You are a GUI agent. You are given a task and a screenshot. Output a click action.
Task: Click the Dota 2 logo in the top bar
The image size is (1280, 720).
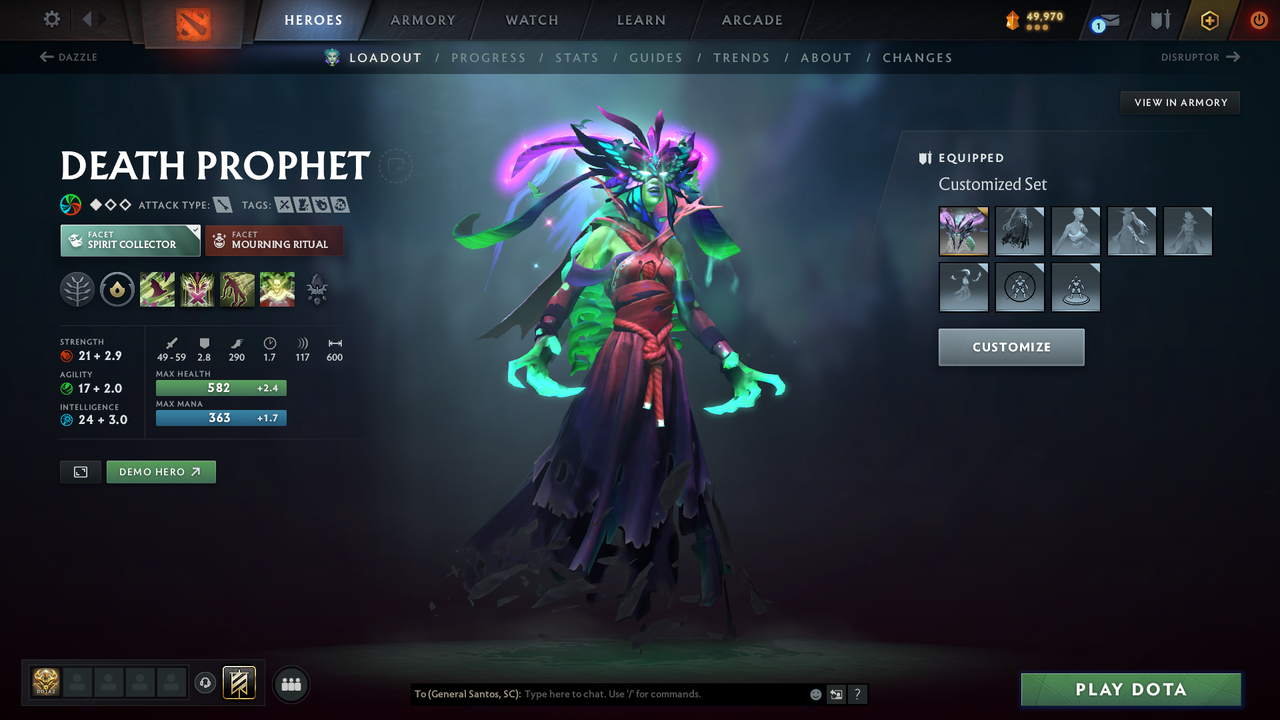[193, 20]
